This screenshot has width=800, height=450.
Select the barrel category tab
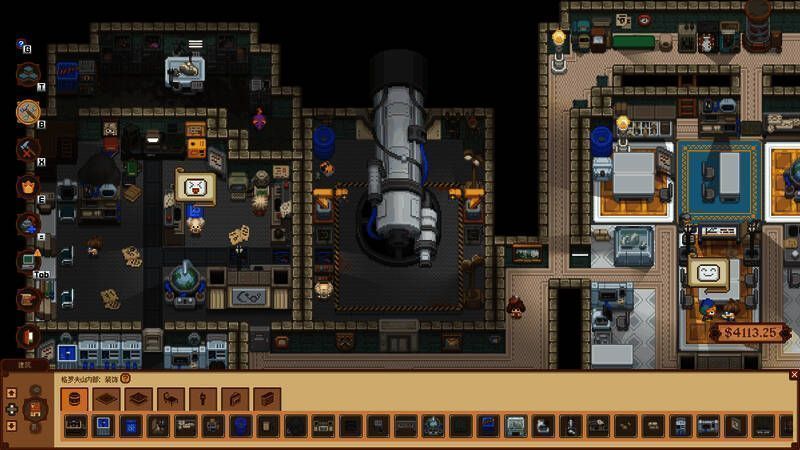point(74,399)
